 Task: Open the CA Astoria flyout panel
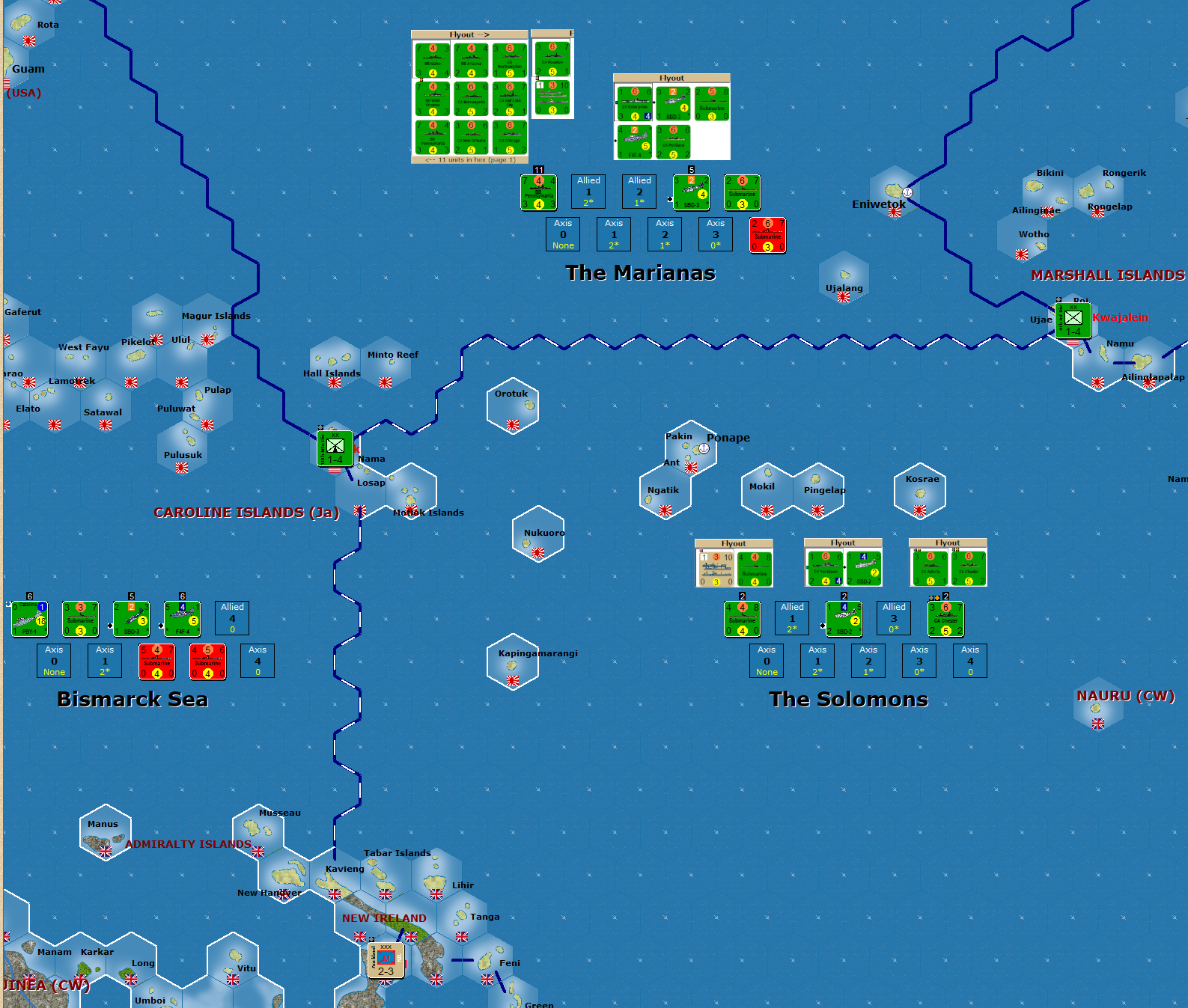click(930, 567)
